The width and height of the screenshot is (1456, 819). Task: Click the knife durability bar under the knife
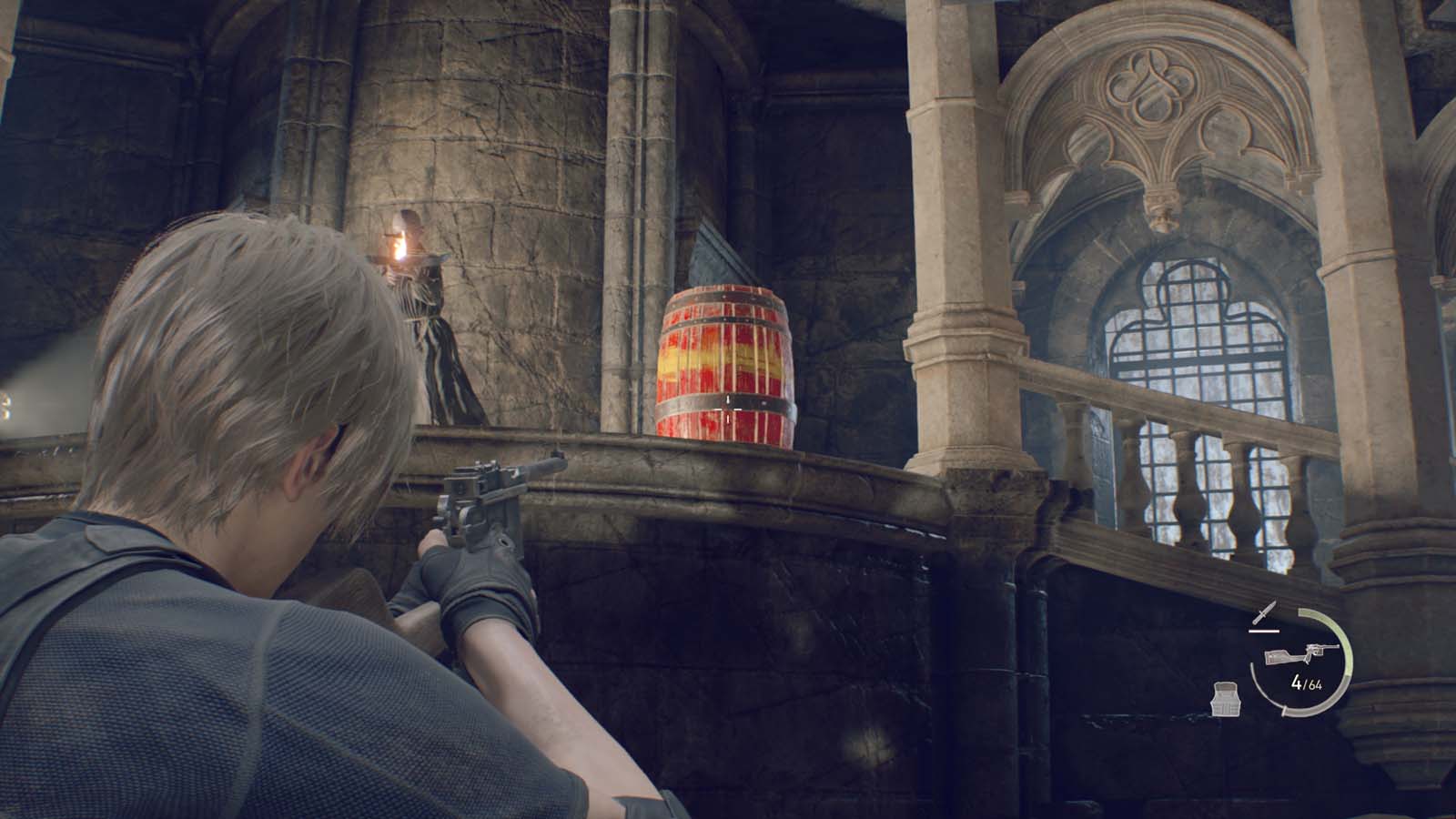(1264, 631)
